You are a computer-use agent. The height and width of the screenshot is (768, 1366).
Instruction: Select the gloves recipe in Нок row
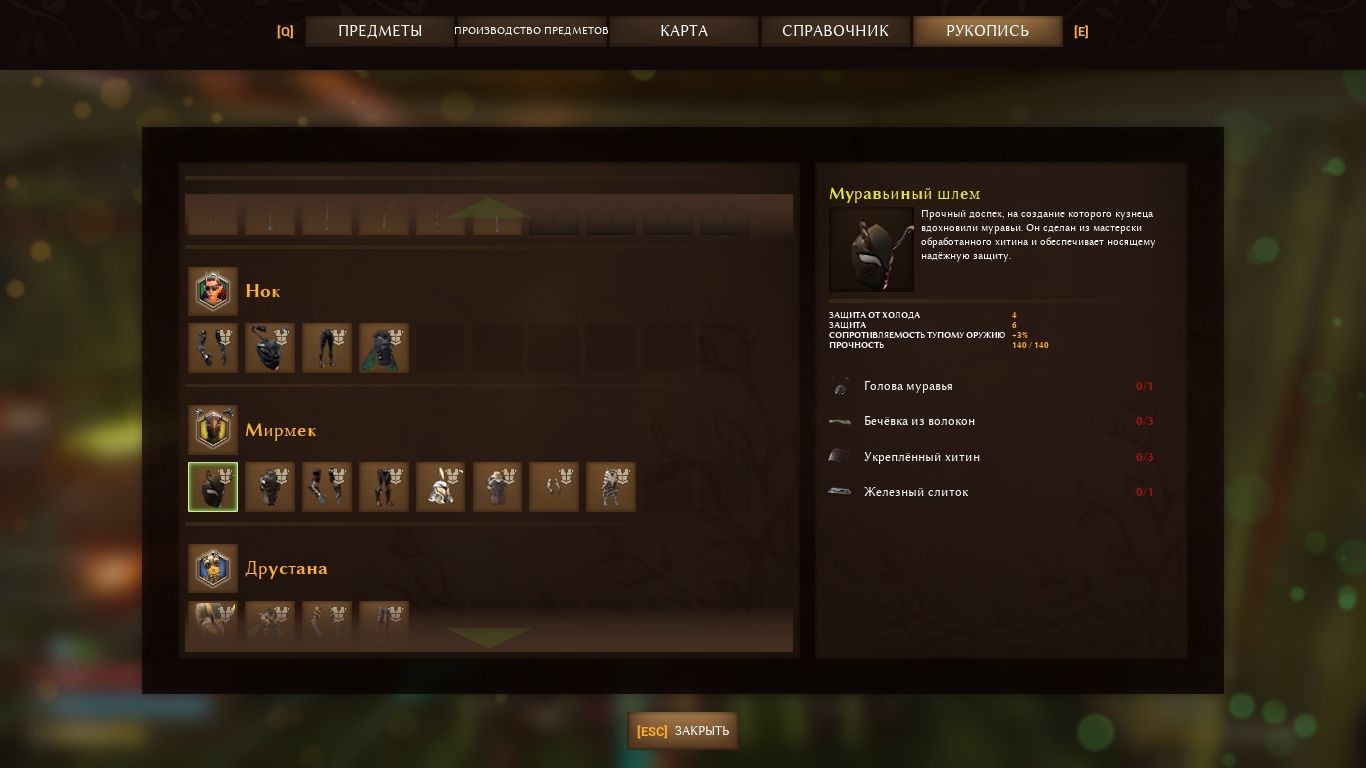213,348
